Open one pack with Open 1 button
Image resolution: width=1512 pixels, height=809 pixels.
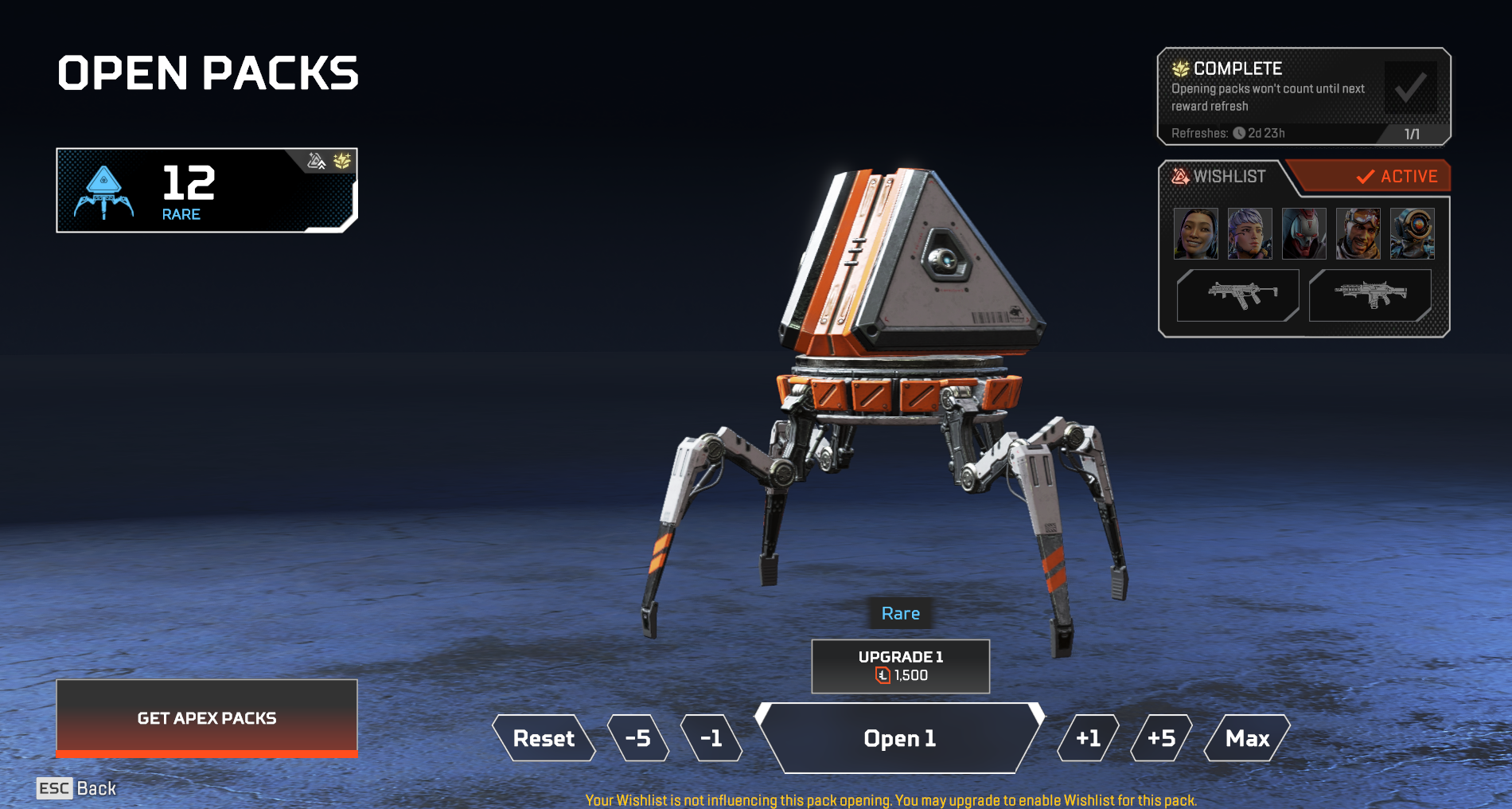coord(899,738)
